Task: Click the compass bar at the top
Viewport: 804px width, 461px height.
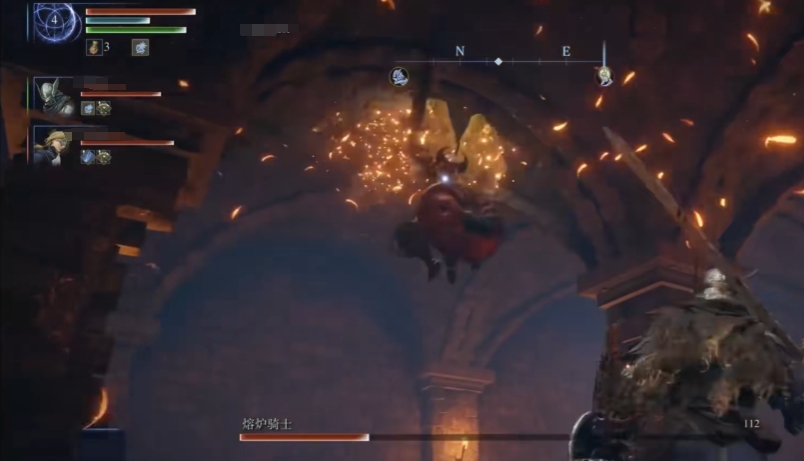Action: pos(500,61)
